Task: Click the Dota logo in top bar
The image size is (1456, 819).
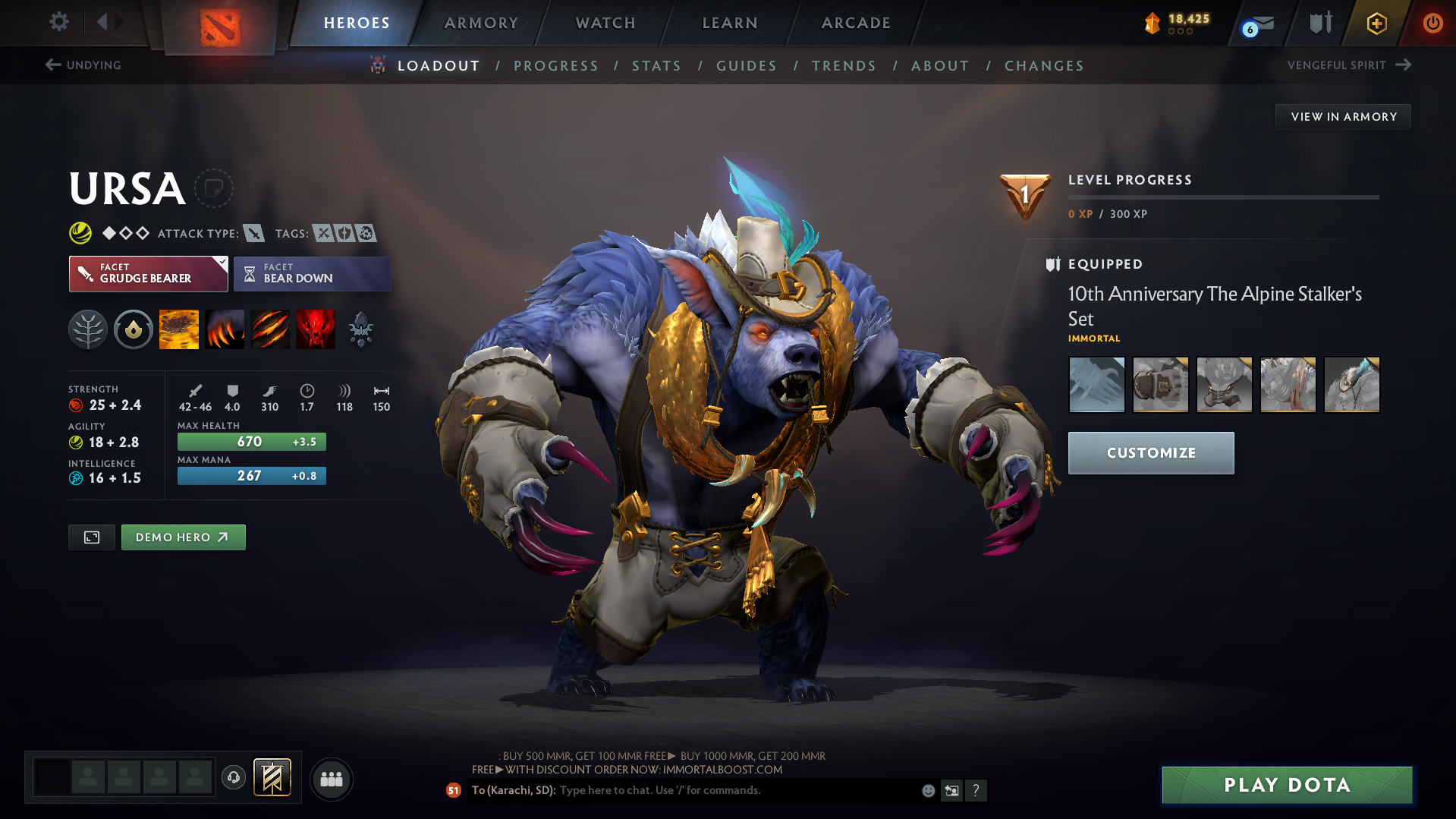Action: (x=219, y=23)
